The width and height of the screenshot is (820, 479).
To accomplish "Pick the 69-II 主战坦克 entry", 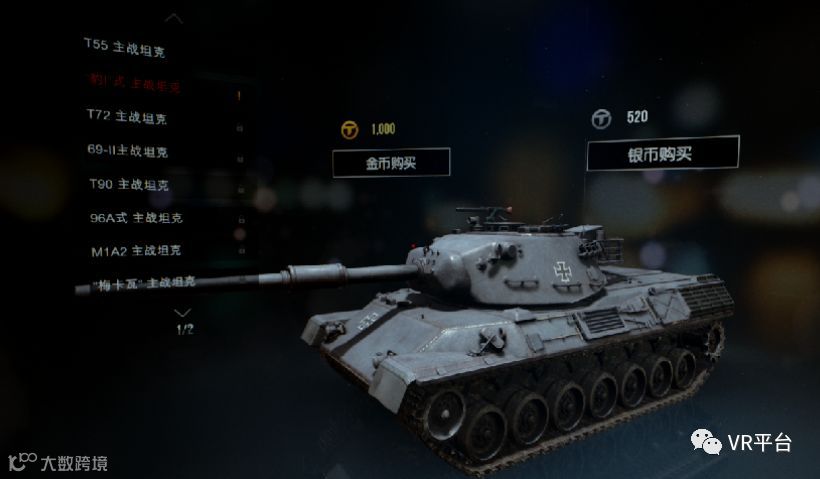I will point(127,151).
